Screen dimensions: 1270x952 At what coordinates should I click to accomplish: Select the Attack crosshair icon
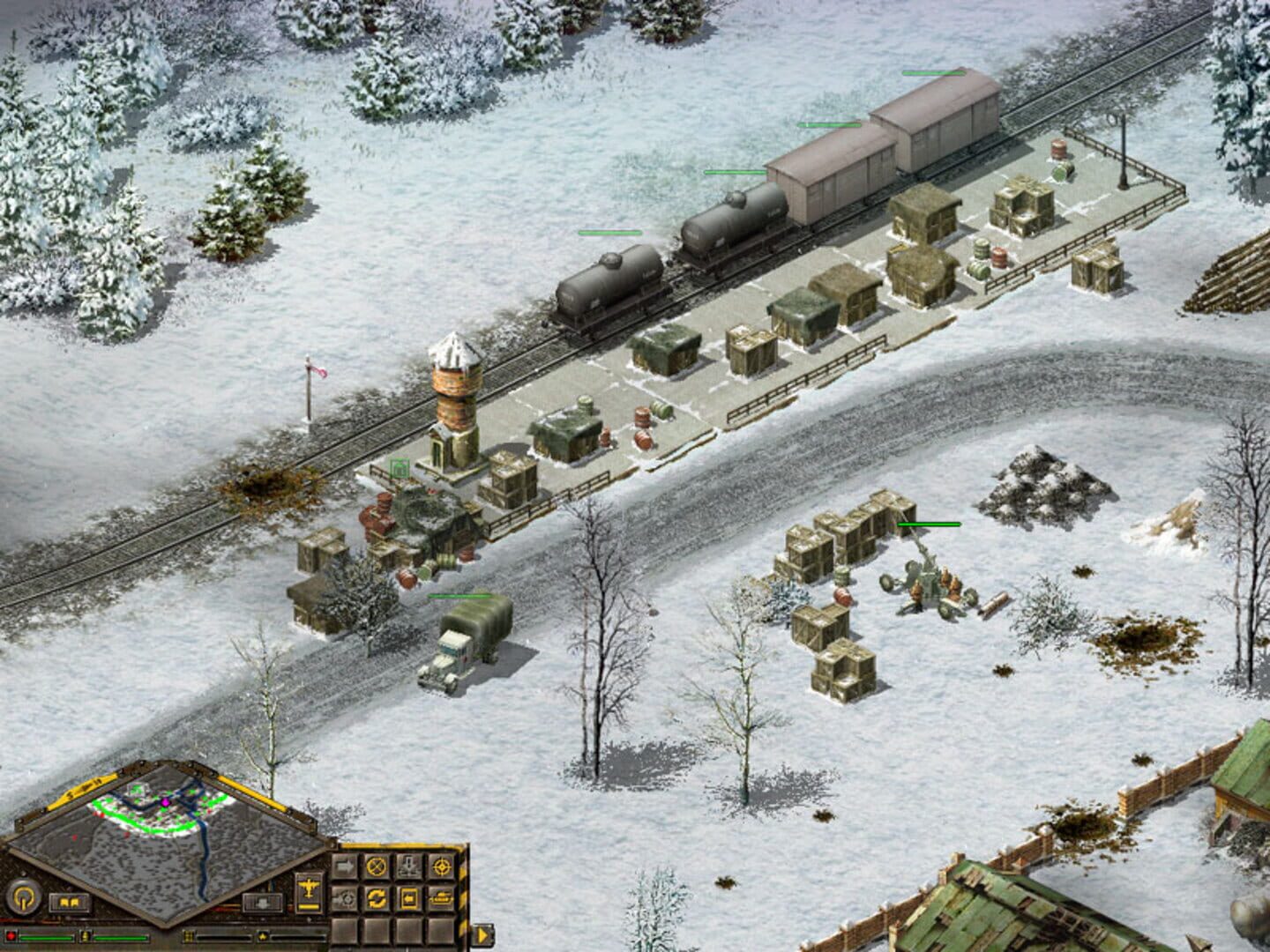(x=441, y=866)
